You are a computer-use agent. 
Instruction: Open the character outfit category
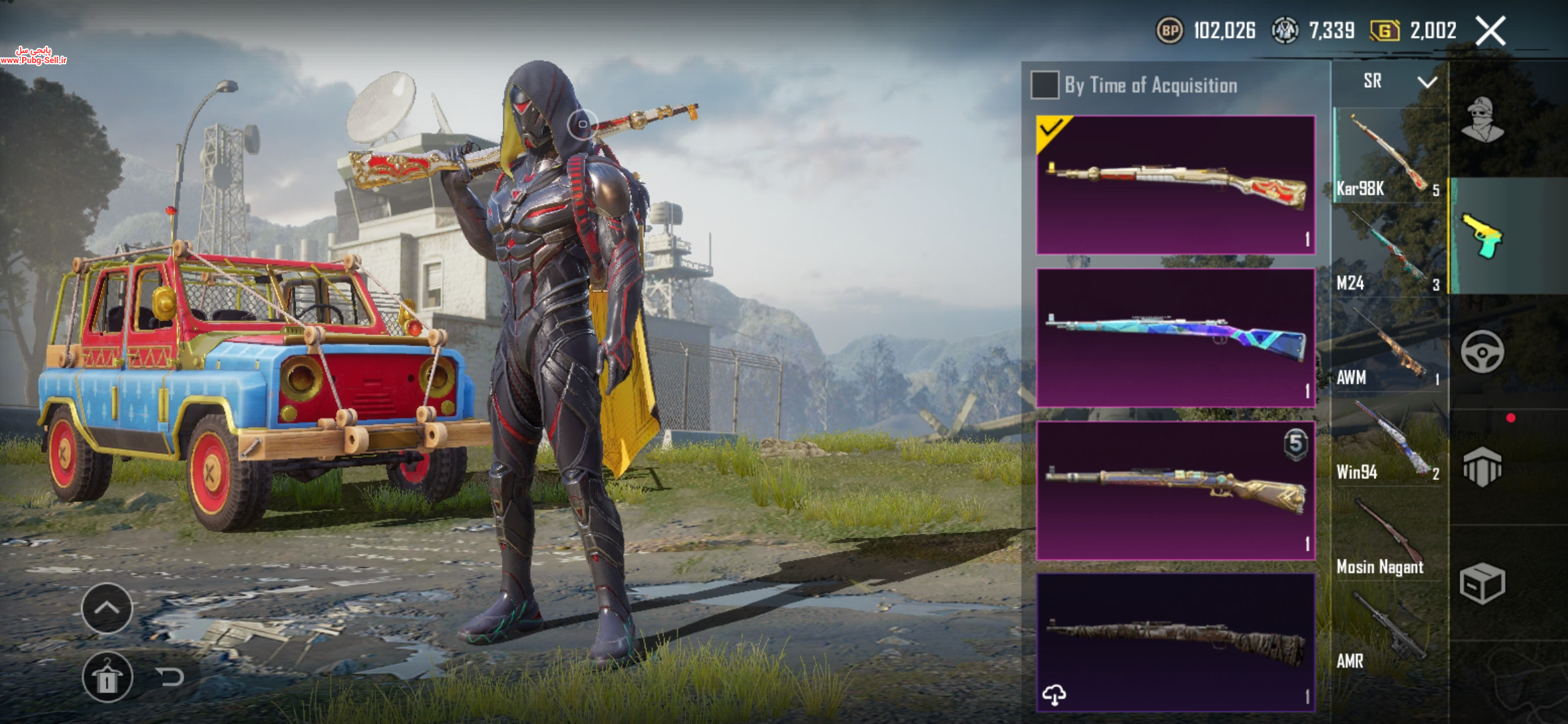[1482, 121]
